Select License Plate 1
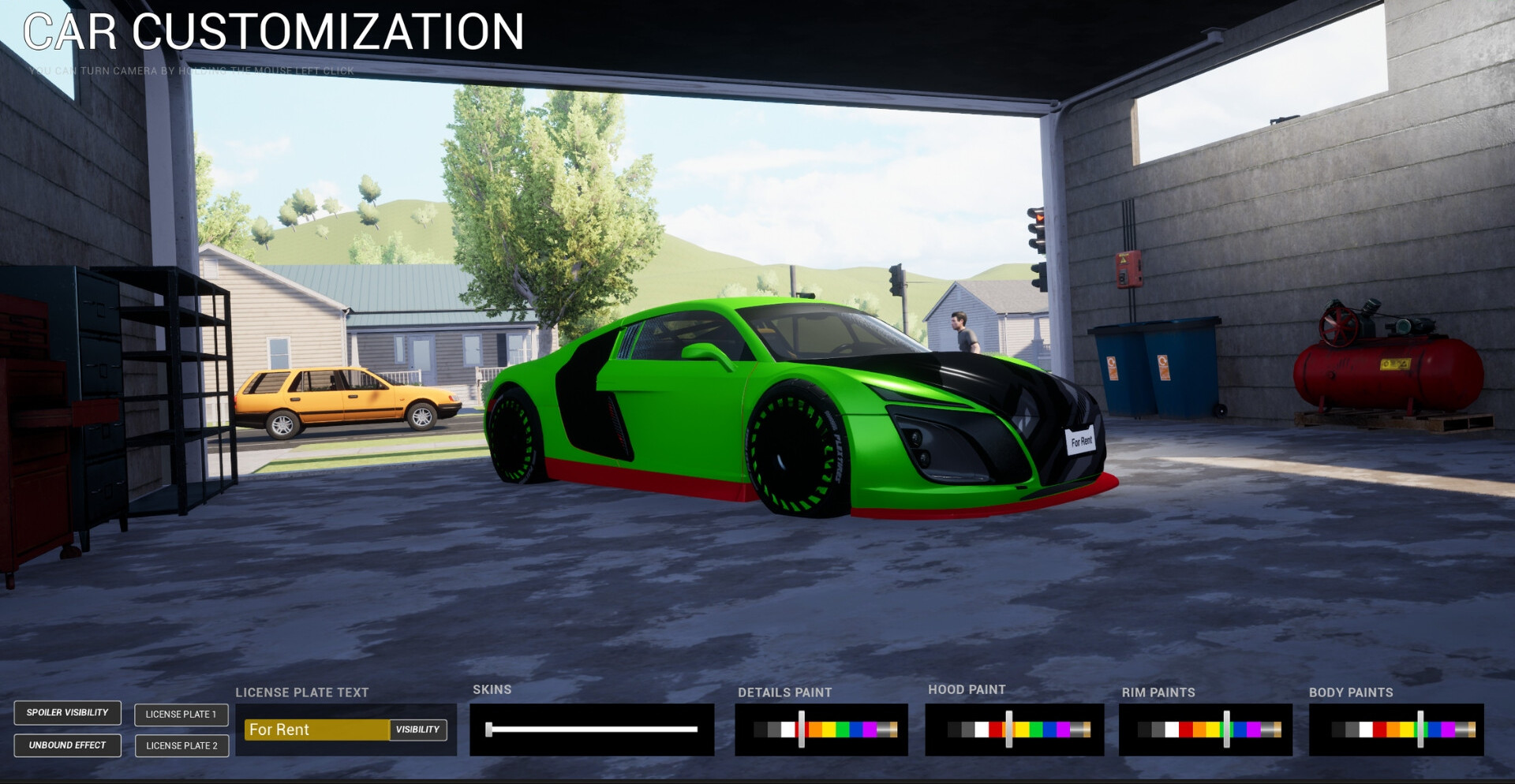Viewport: 1515px width, 784px height. [x=181, y=715]
